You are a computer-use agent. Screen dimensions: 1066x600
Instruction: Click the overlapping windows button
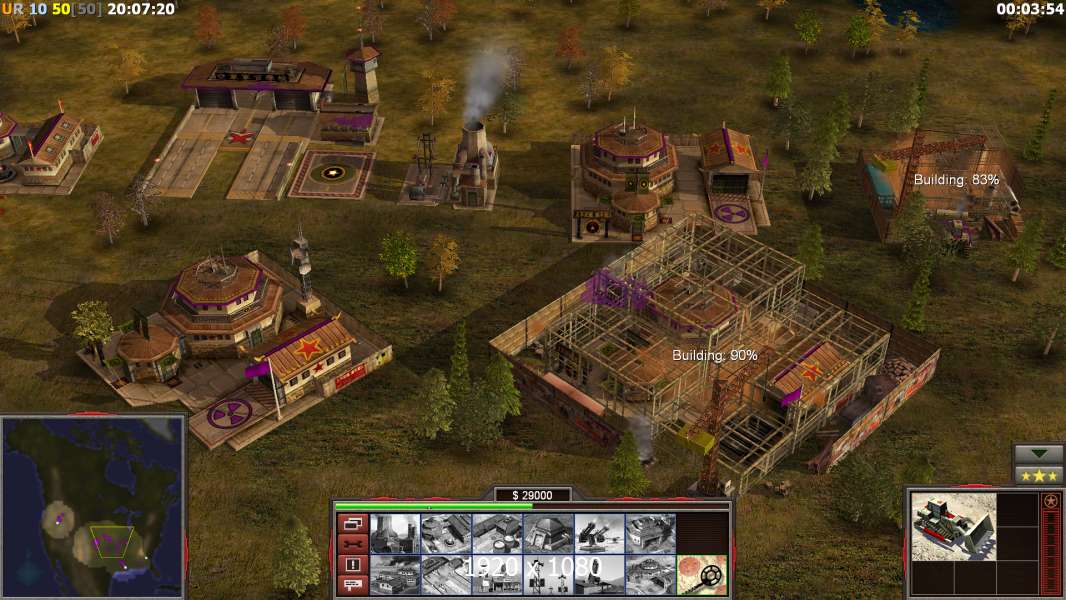352,523
